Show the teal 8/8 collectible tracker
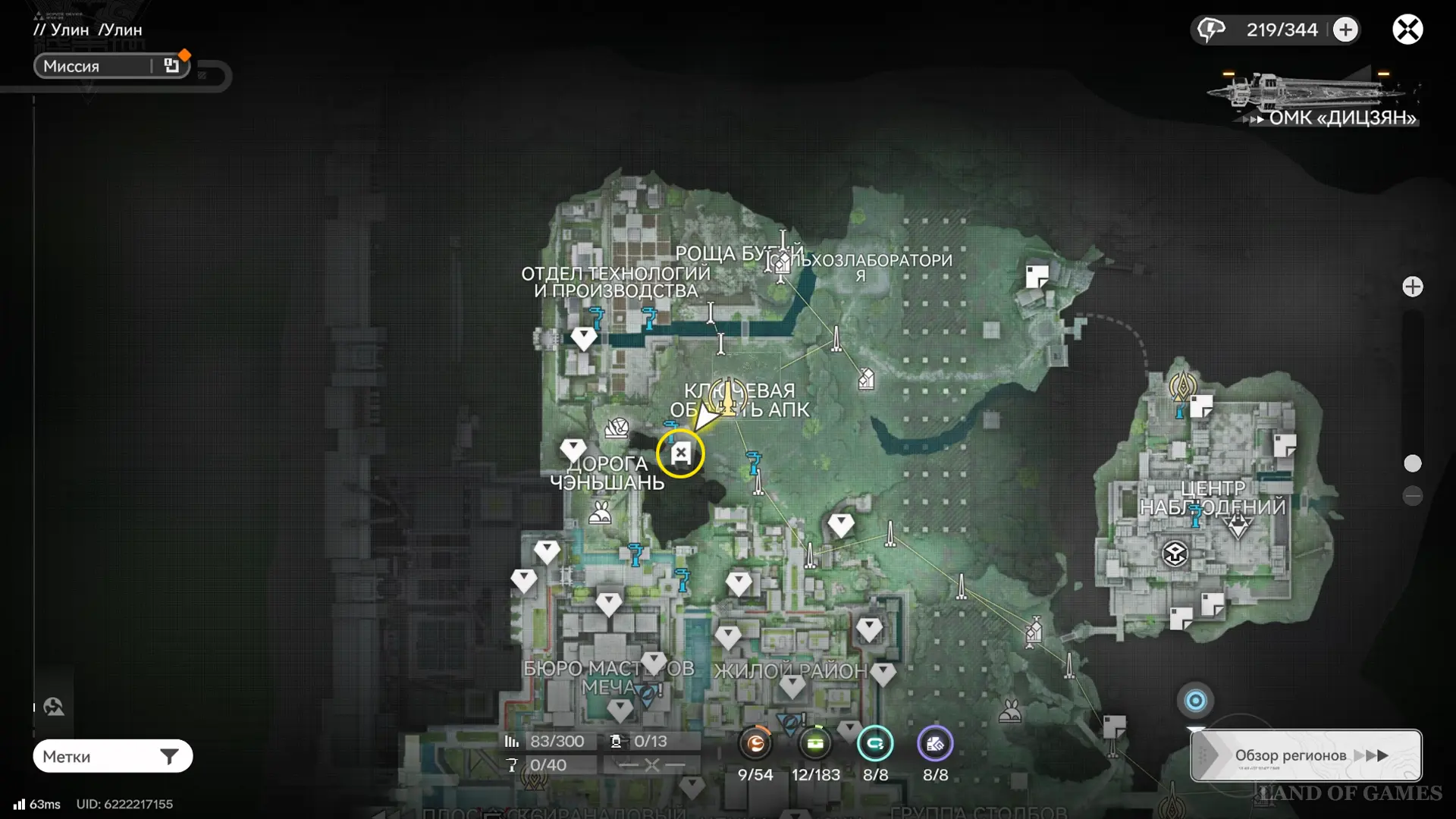The image size is (1456, 819). tap(875, 745)
